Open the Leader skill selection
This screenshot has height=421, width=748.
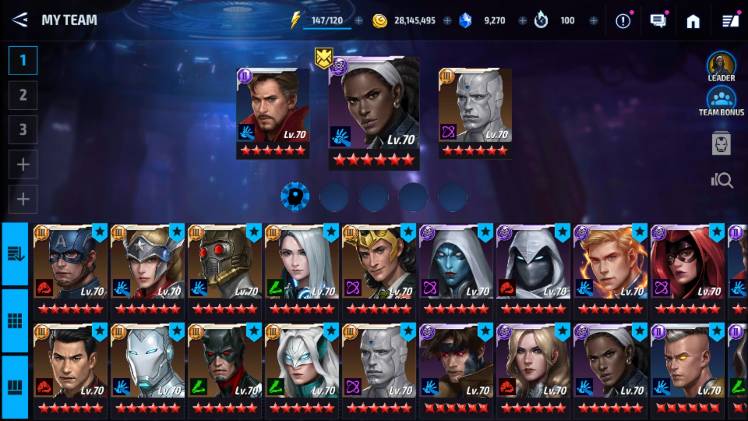pos(721,67)
